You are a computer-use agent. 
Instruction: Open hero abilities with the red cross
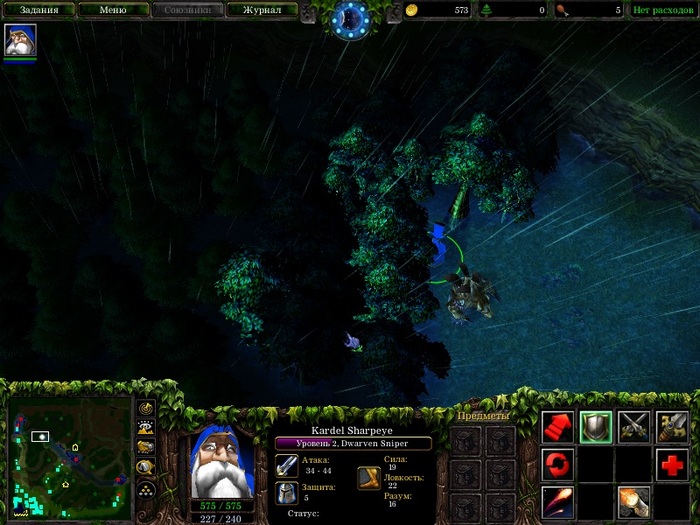672,464
